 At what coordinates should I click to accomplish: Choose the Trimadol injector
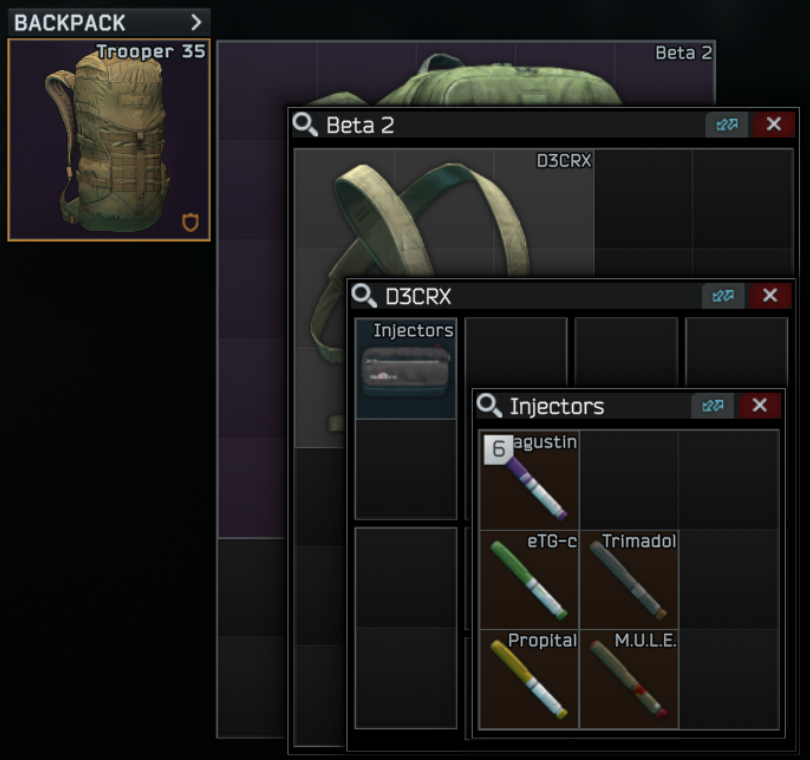point(629,580)
